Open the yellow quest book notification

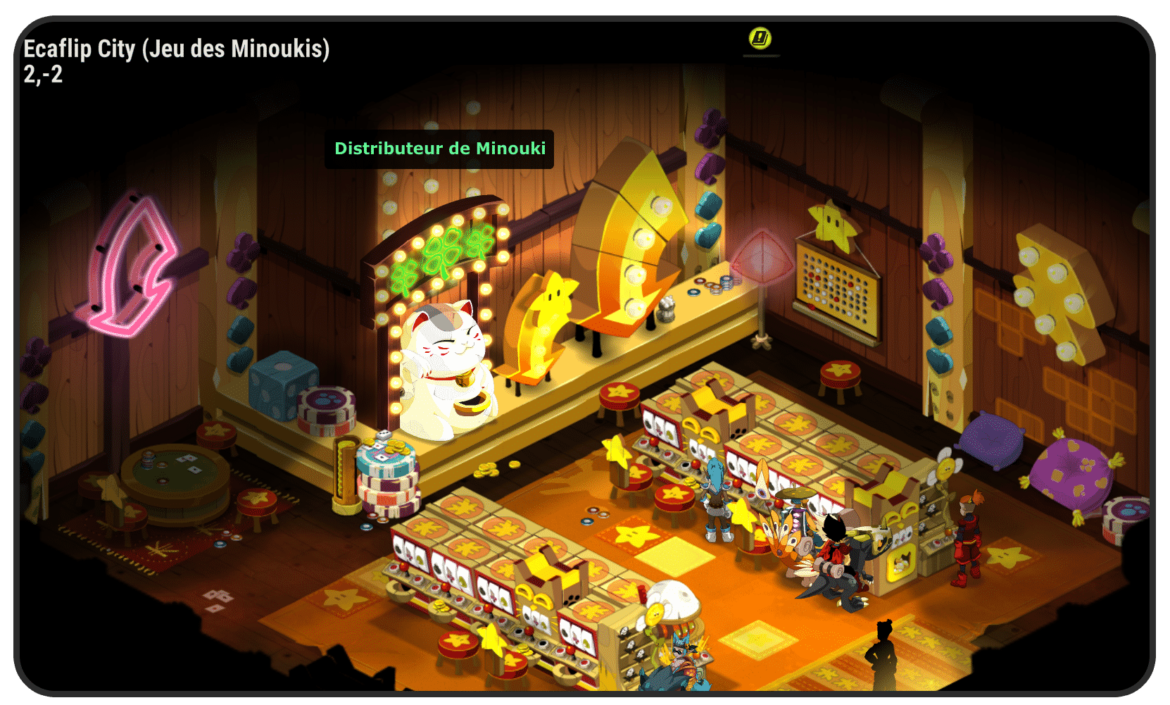(760, 39)
